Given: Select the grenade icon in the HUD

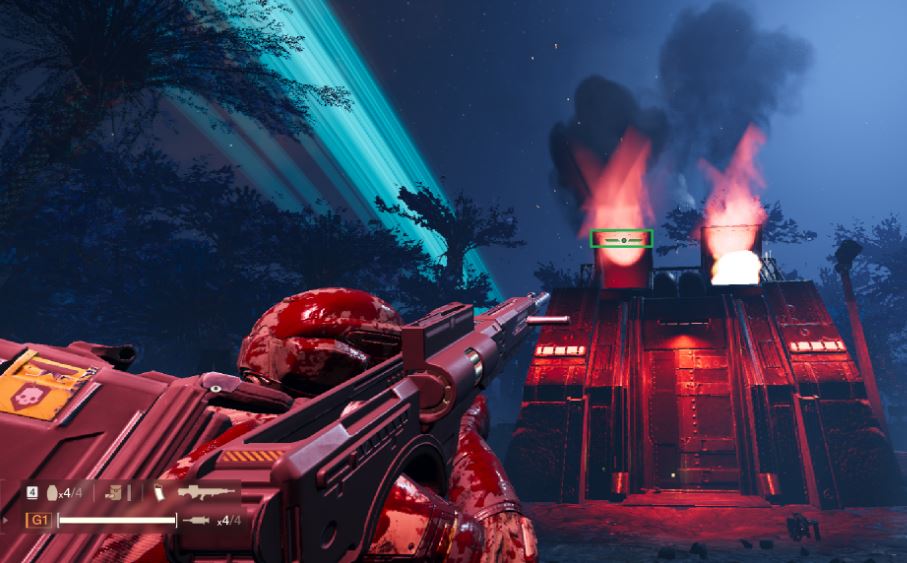Looking at the screenshot, I should pyautogui.click(x=50, y=492).
